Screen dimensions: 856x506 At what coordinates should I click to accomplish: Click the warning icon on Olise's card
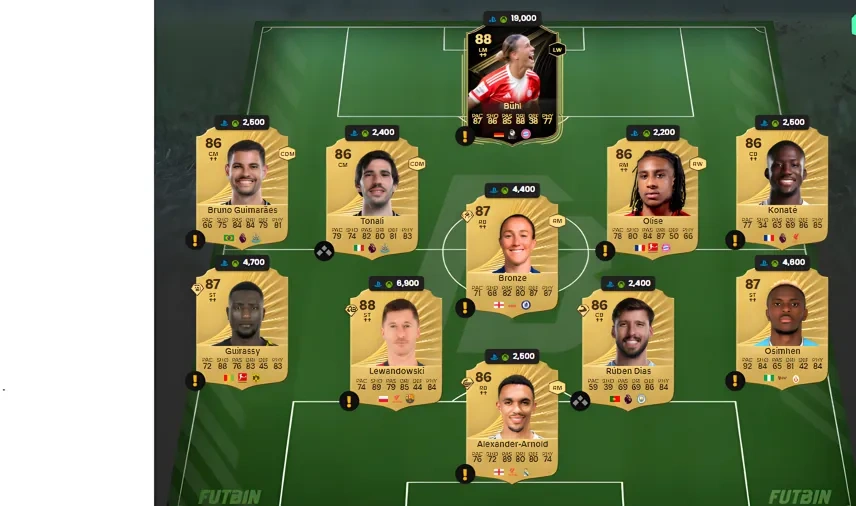[x=605, y=251]
